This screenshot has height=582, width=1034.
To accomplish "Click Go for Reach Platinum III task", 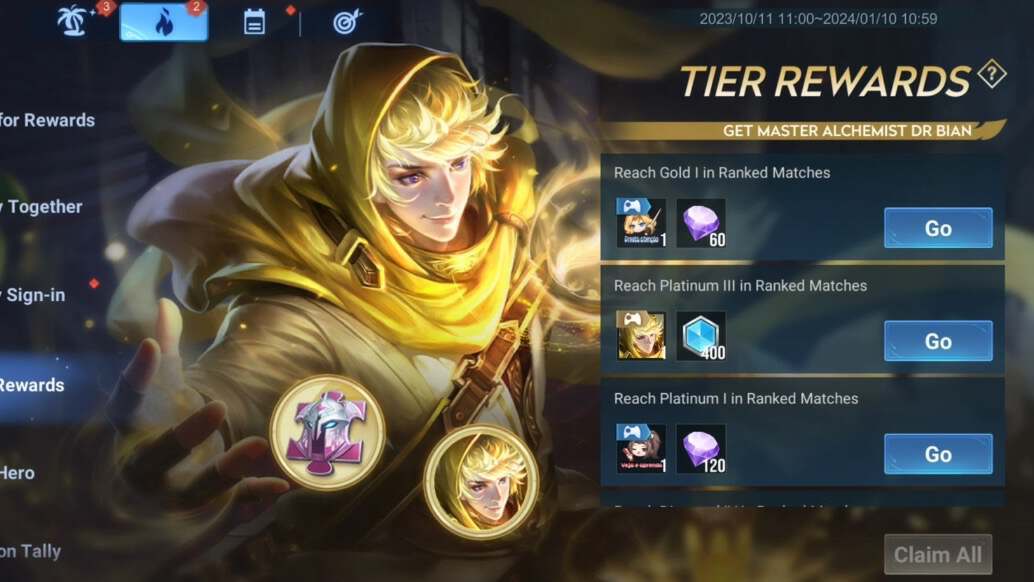I will coord(937,341).
